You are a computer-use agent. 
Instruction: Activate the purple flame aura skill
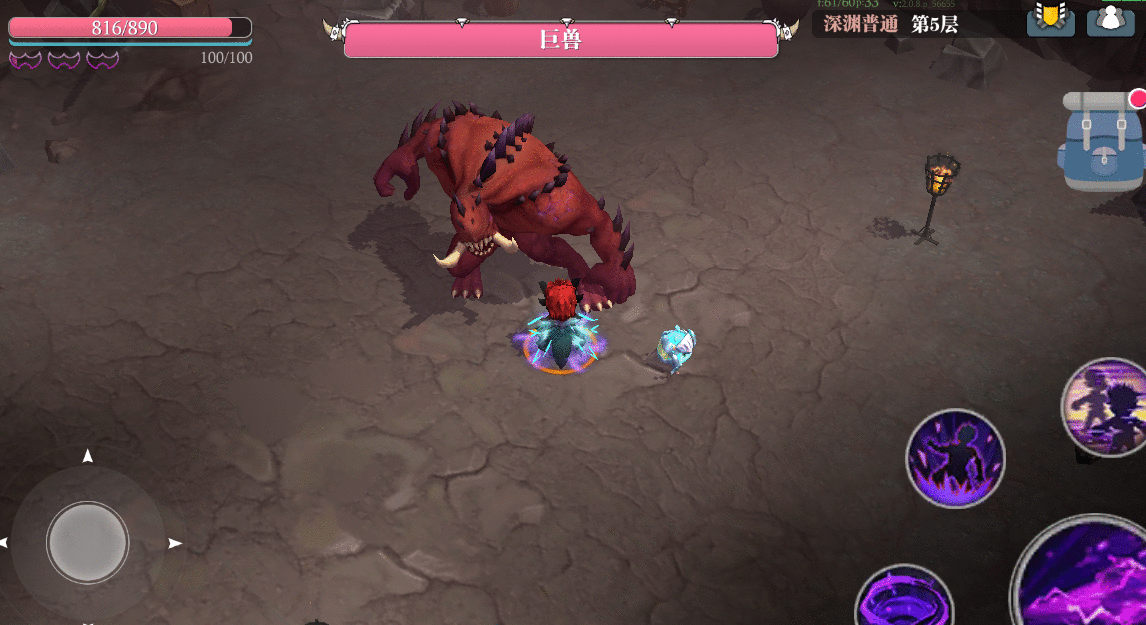[955, 458]
